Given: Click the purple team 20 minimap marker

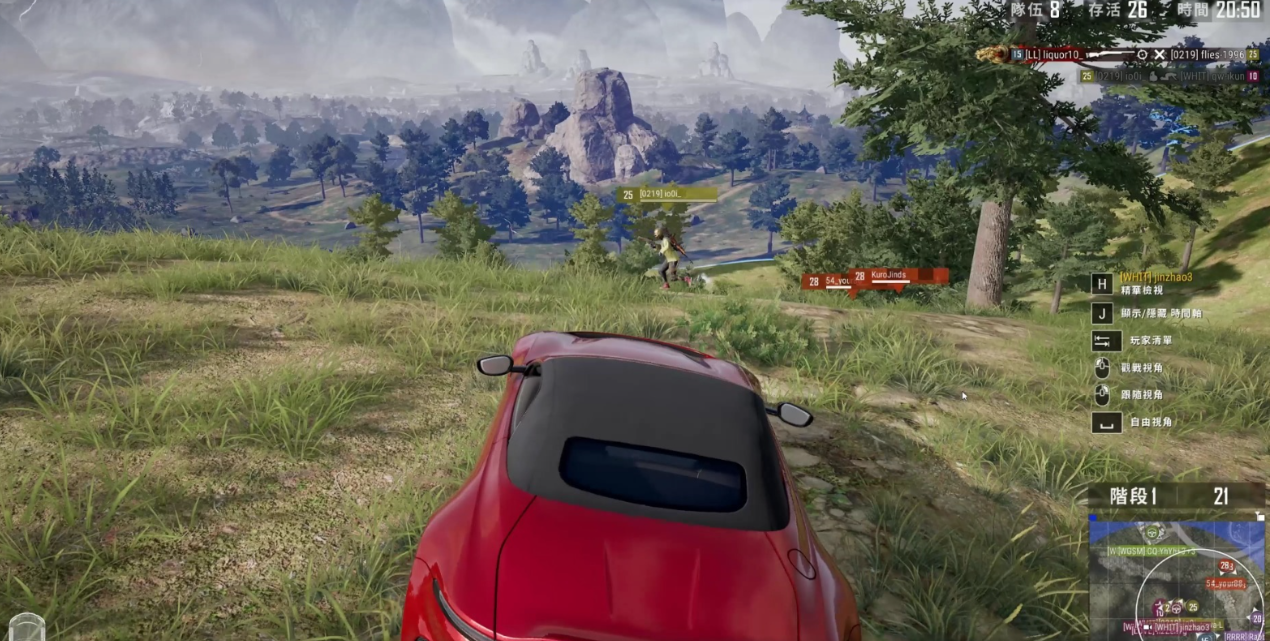Looking at the screenshot, I should (1257, 618).
